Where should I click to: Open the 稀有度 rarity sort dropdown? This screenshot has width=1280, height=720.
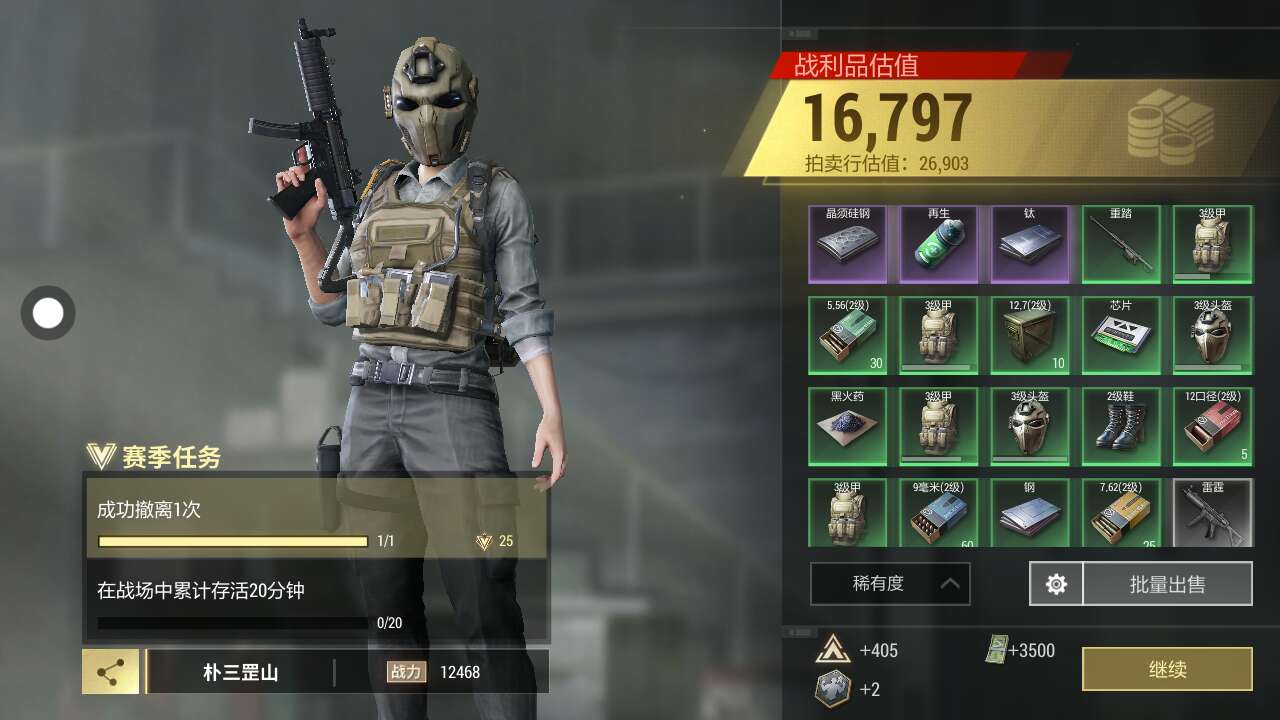pos(890,584)
